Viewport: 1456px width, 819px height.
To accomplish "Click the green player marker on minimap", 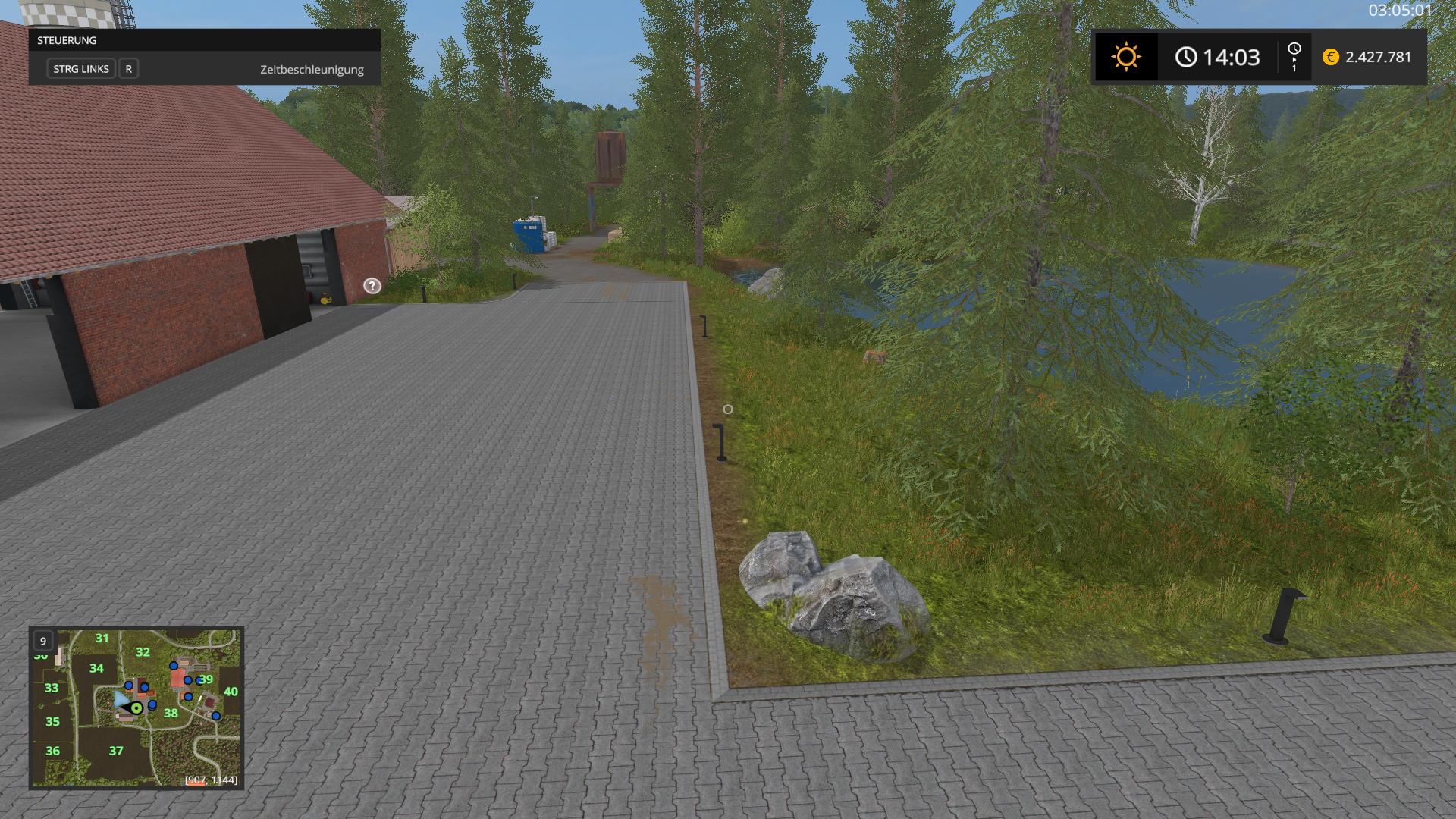I will click(x=136, y=708).
